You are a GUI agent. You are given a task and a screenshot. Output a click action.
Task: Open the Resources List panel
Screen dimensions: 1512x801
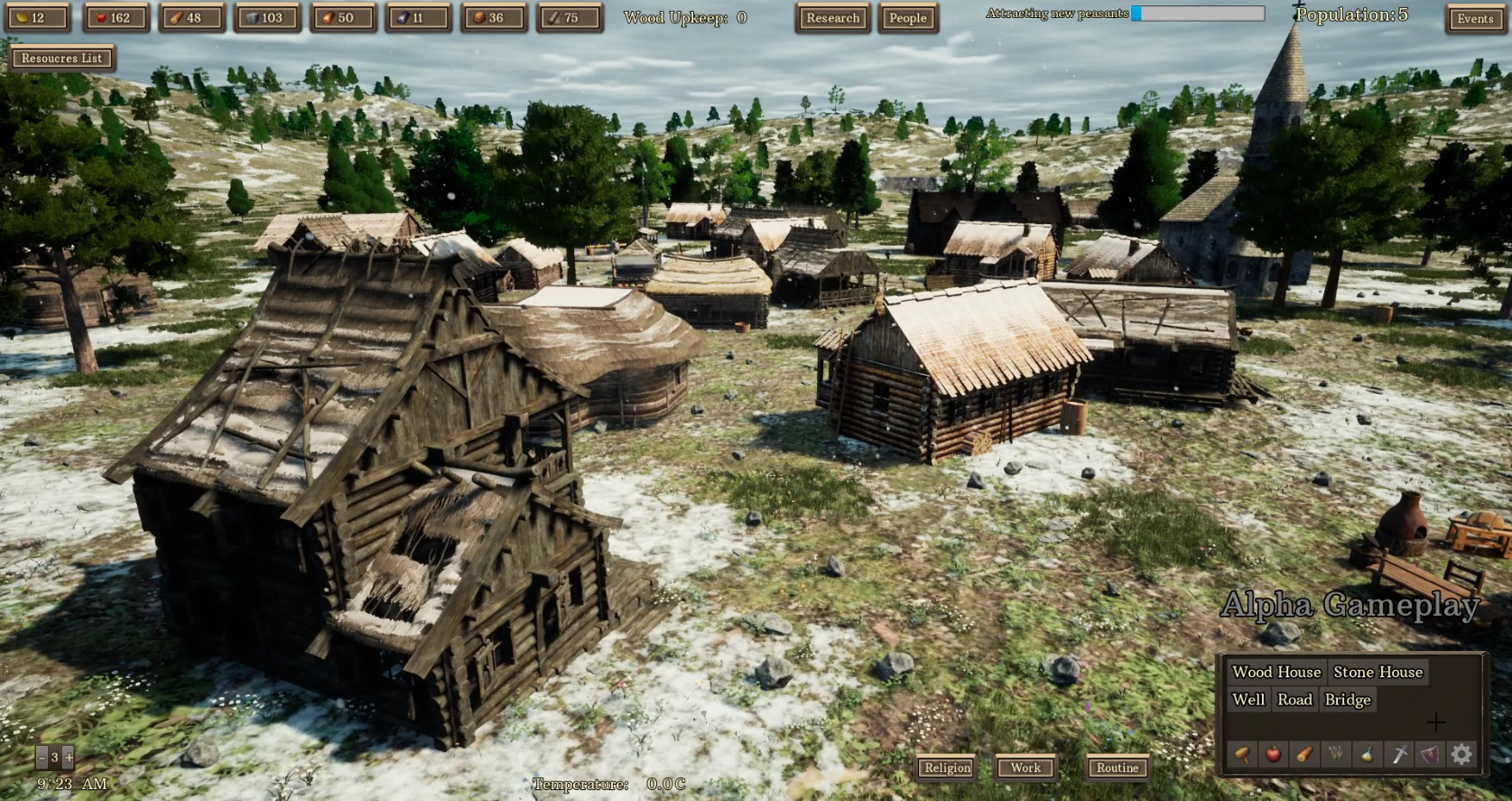61,58
